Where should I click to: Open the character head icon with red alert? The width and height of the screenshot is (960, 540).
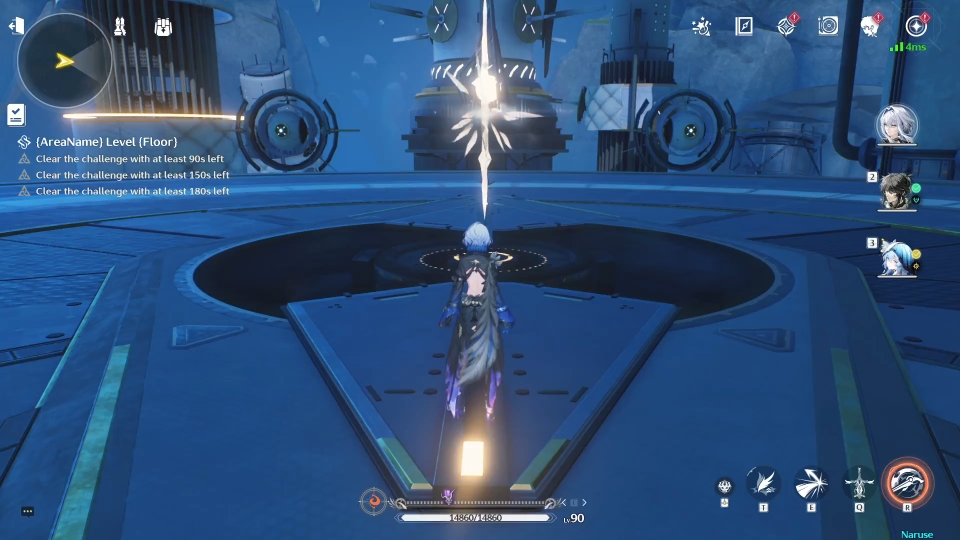click(870, 27)
